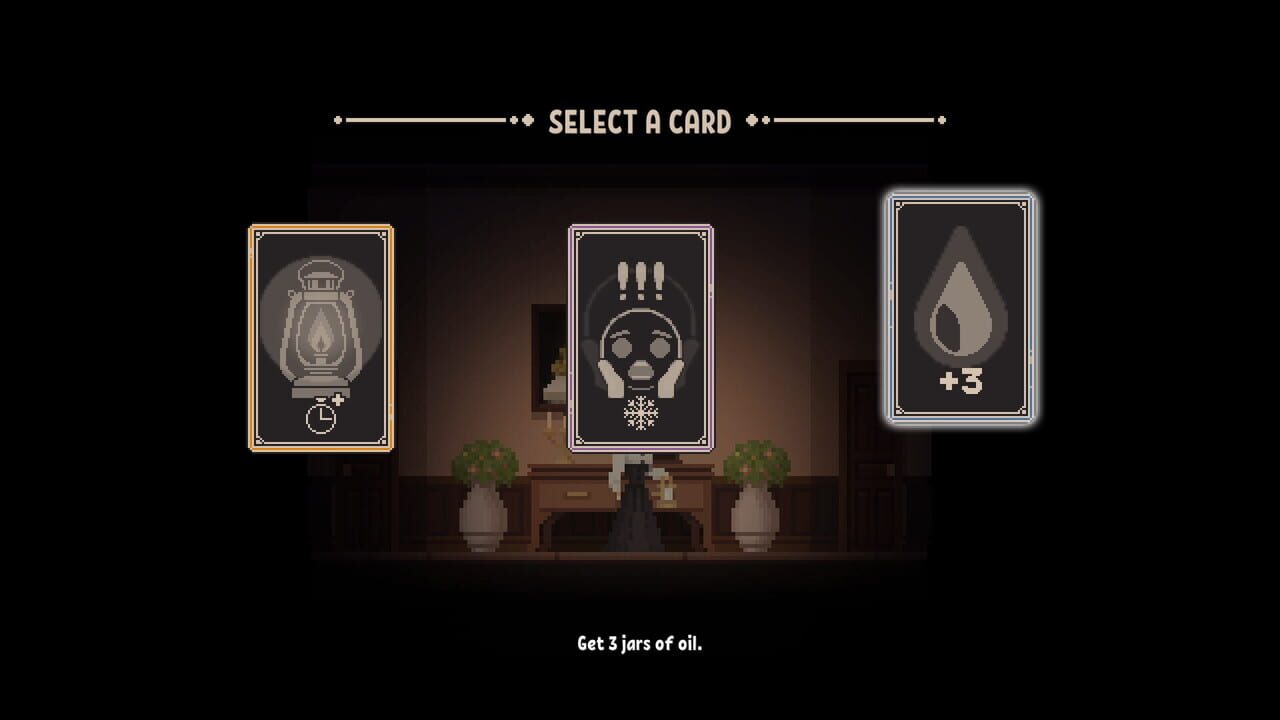Click the 'Get 3 jars of oil.' description text
The image size is (1280, 720).
pos(640,644)
